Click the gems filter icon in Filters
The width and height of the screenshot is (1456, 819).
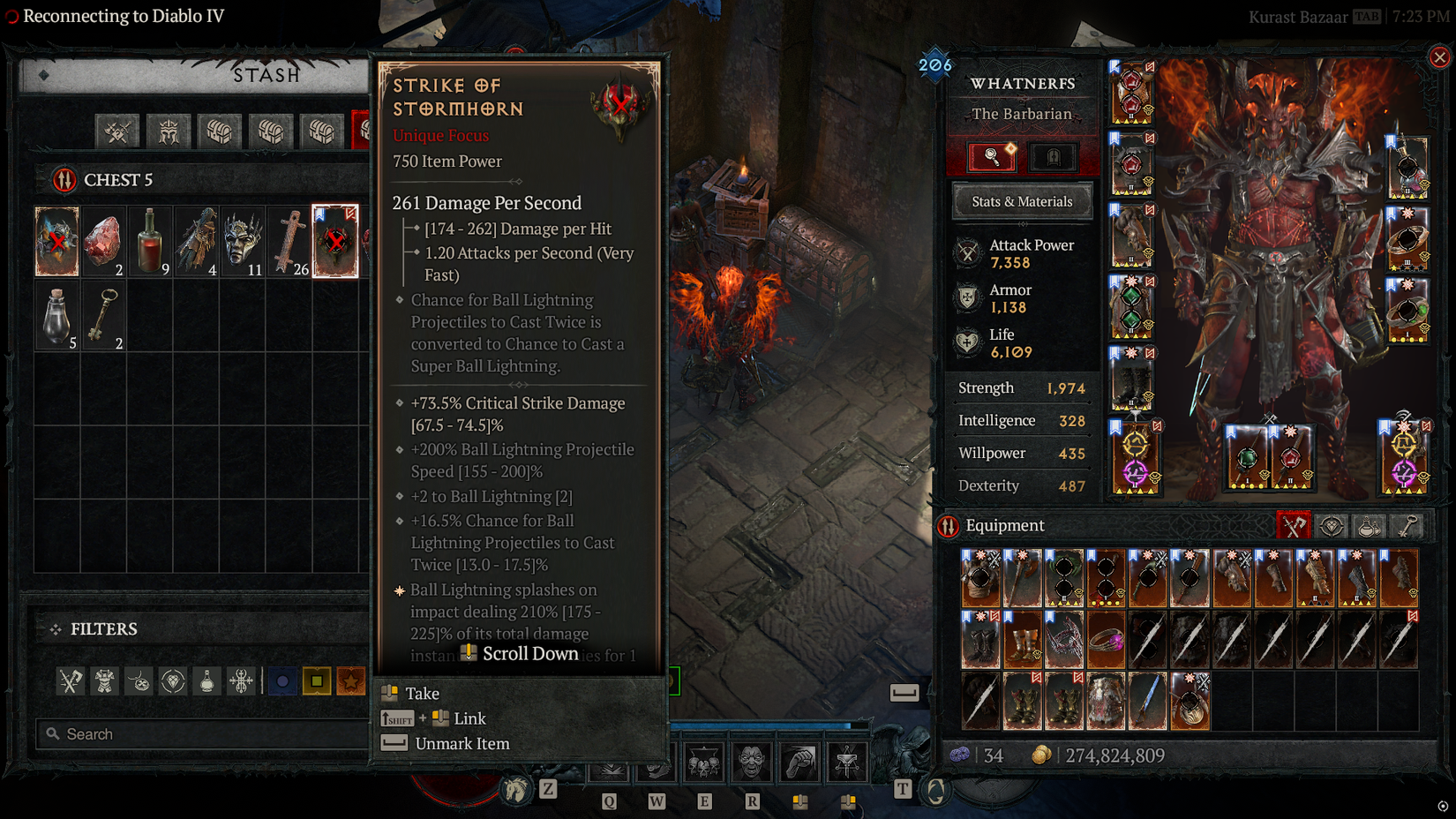click(172, 681)
